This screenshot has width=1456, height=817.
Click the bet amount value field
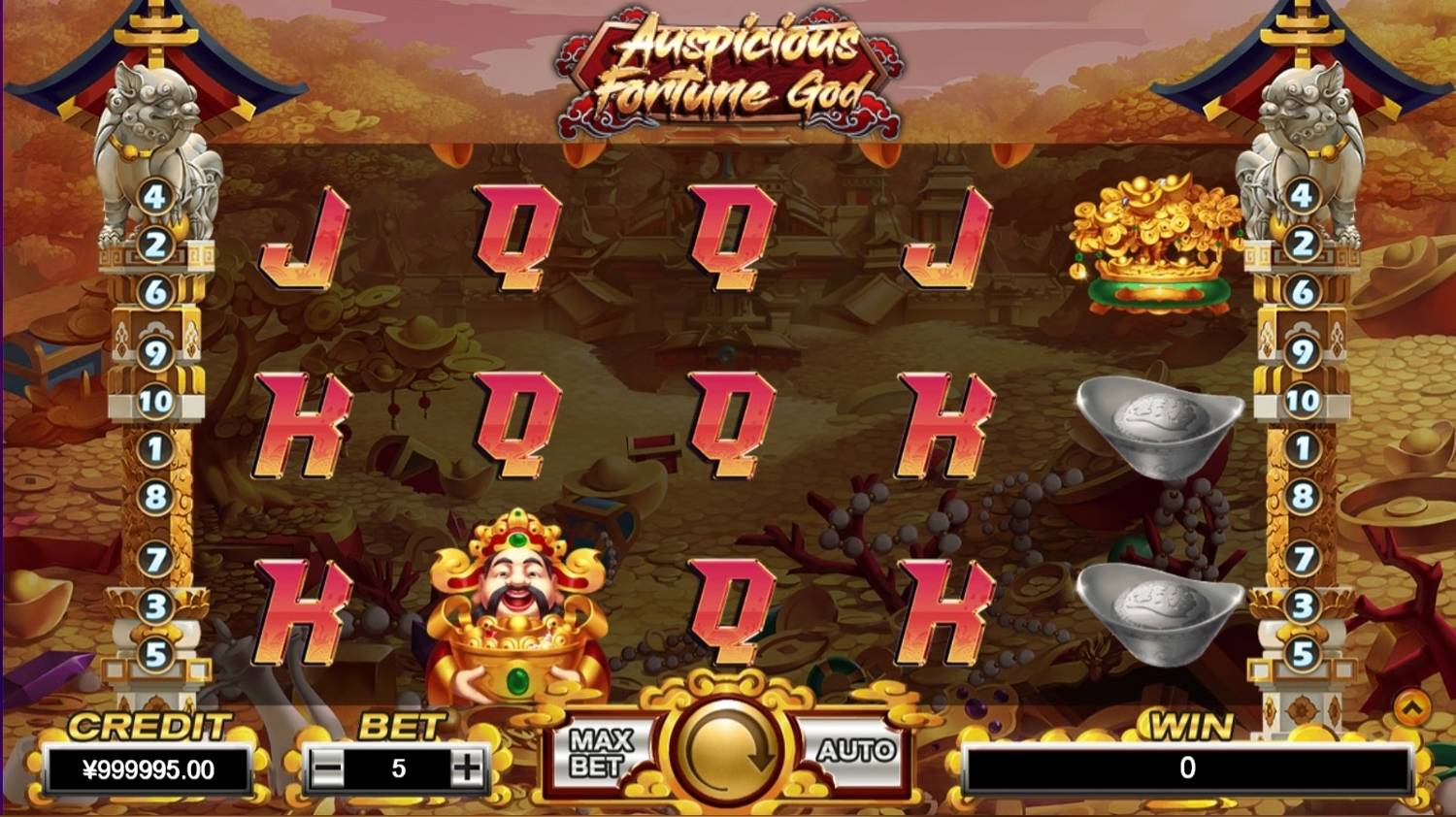[x=396, y=766]
